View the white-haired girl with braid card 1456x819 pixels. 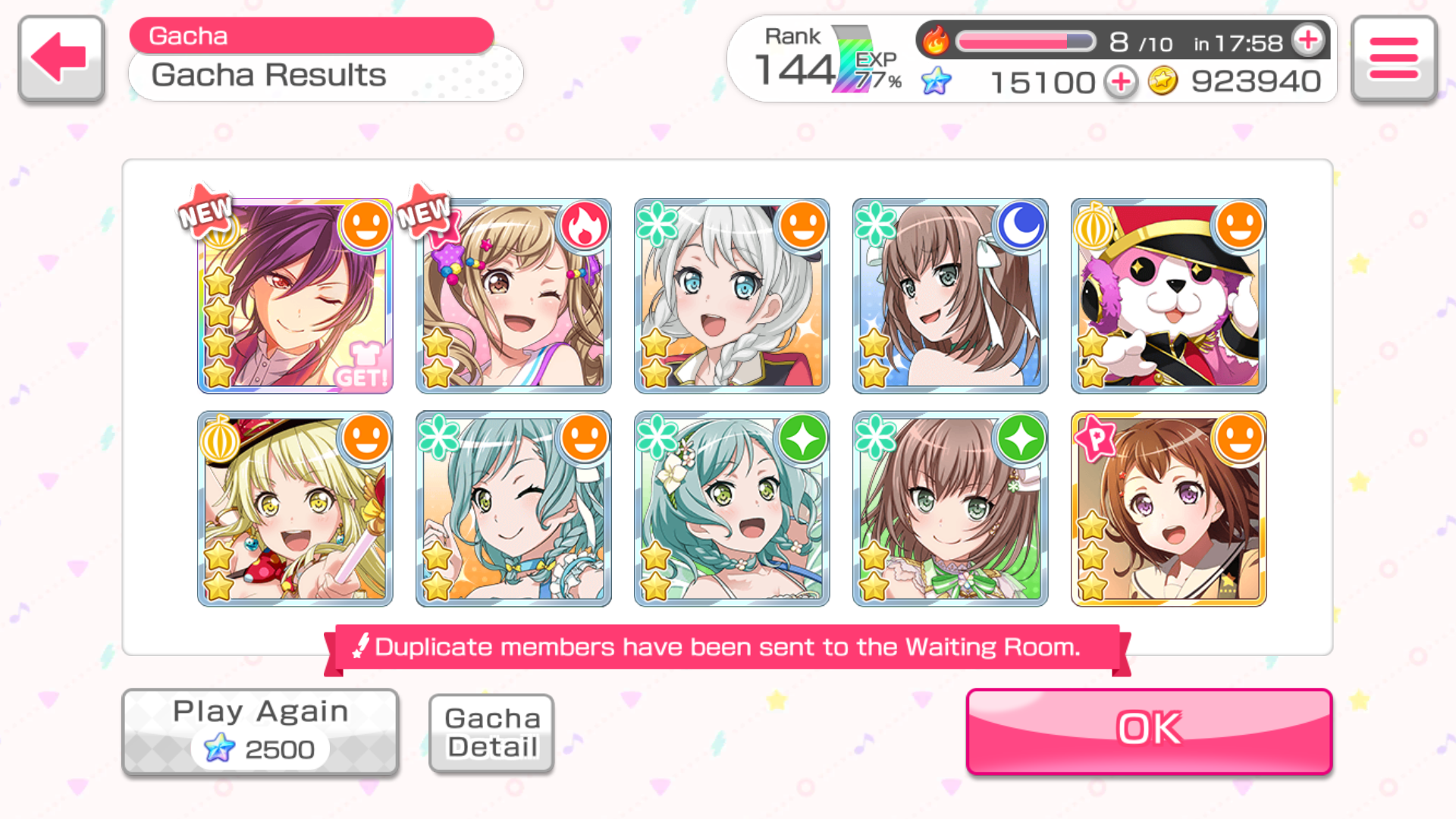[x=732, y=296]
